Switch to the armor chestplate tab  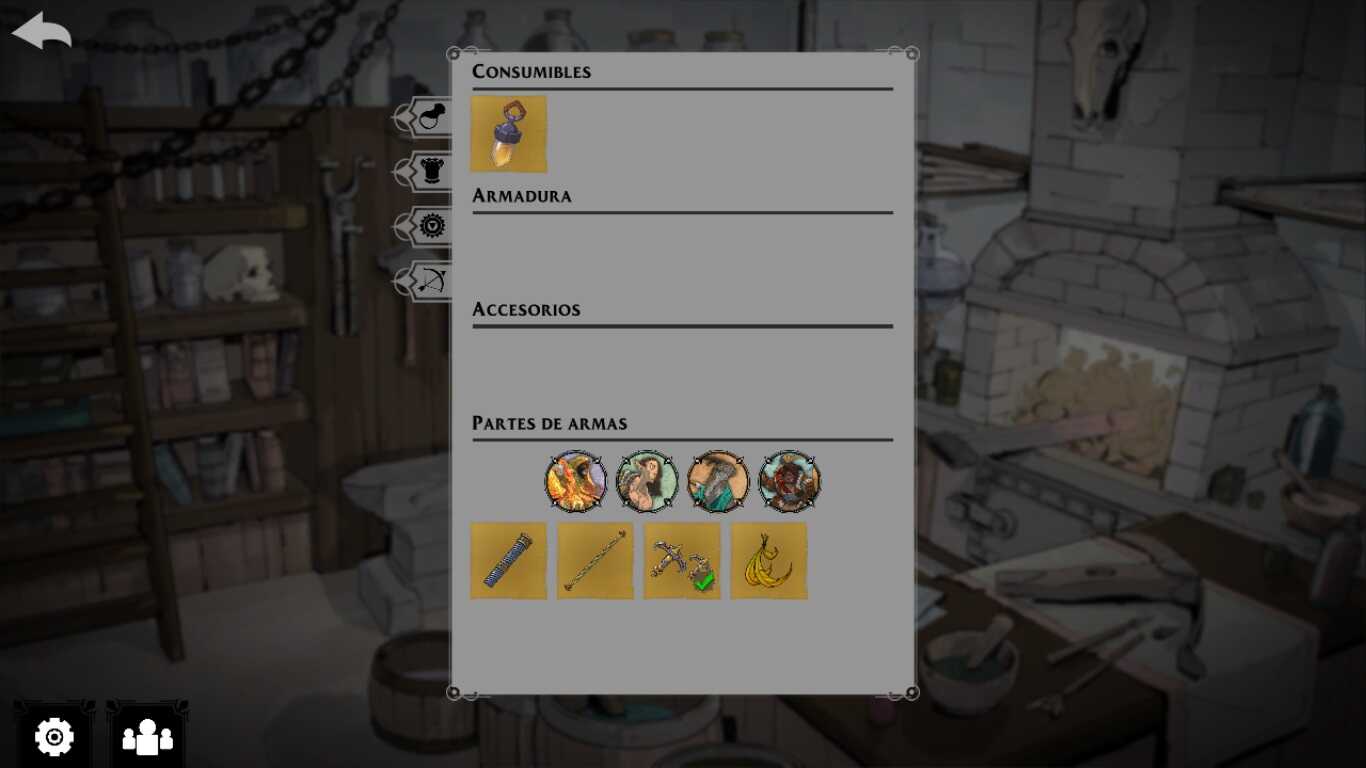click(x=427, y=172)
